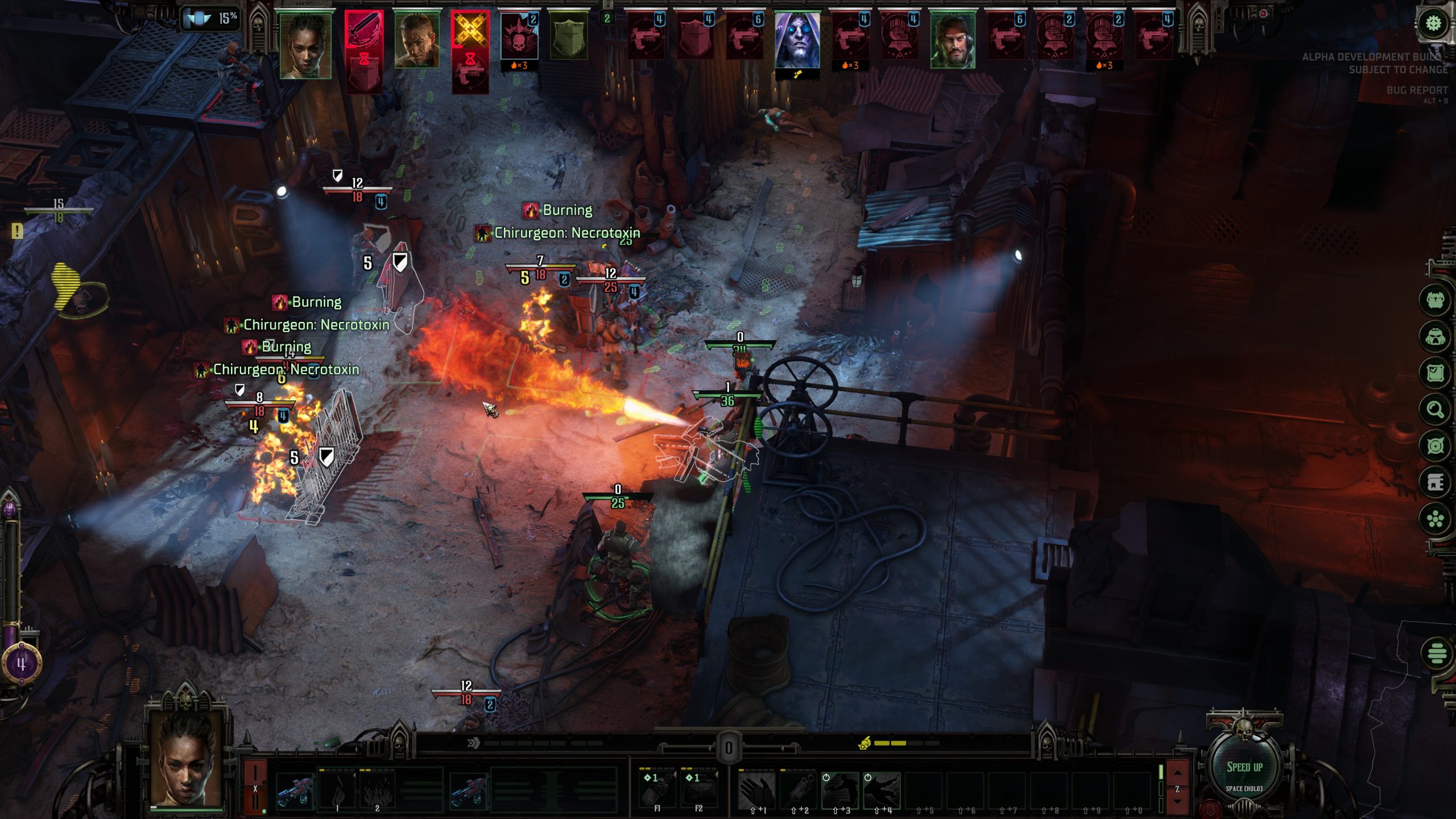The width and height of the screenshot is (1456, 819).
Task: Use the F1 consumable item slot
Action: (x=657, y=789)
